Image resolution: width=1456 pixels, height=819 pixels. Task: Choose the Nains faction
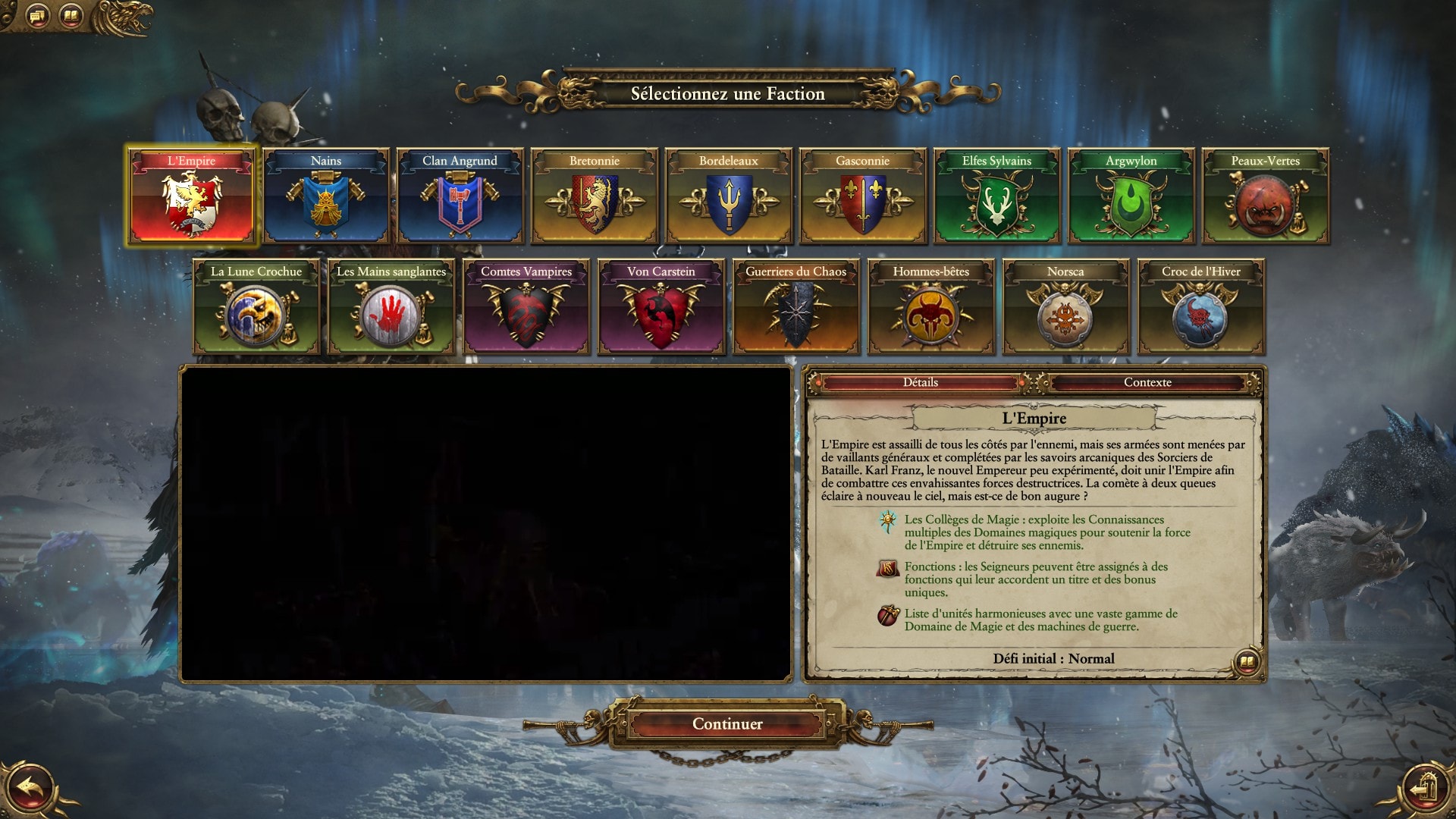pyautogui.click(x=326, y=197)
